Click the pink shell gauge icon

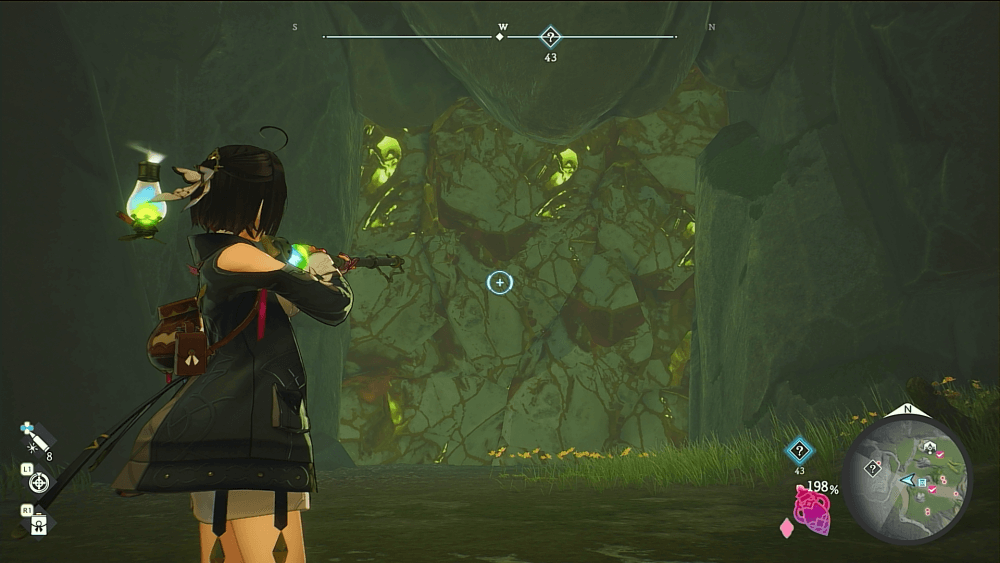pos(813,513)
